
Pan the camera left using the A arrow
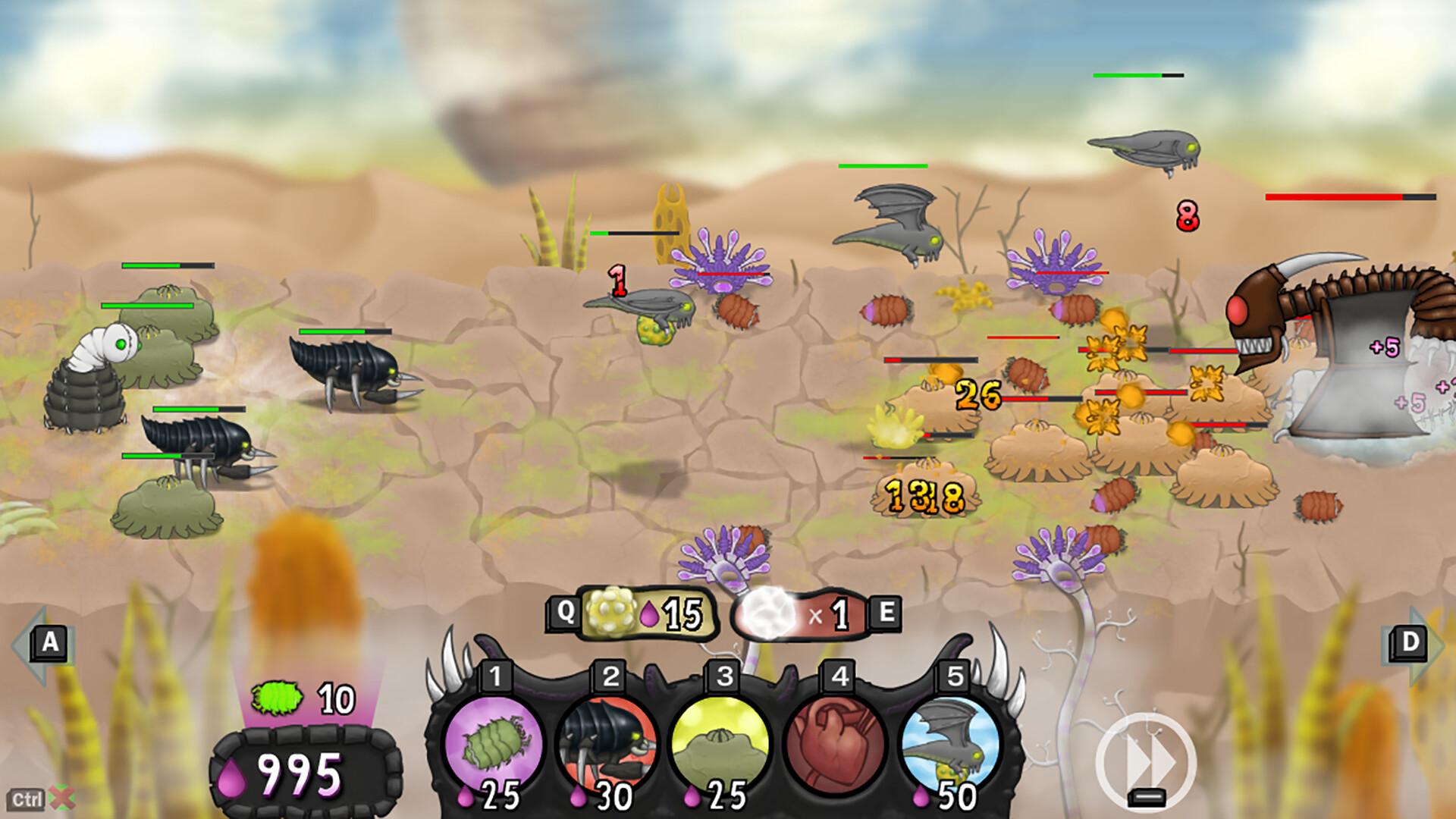48,642
